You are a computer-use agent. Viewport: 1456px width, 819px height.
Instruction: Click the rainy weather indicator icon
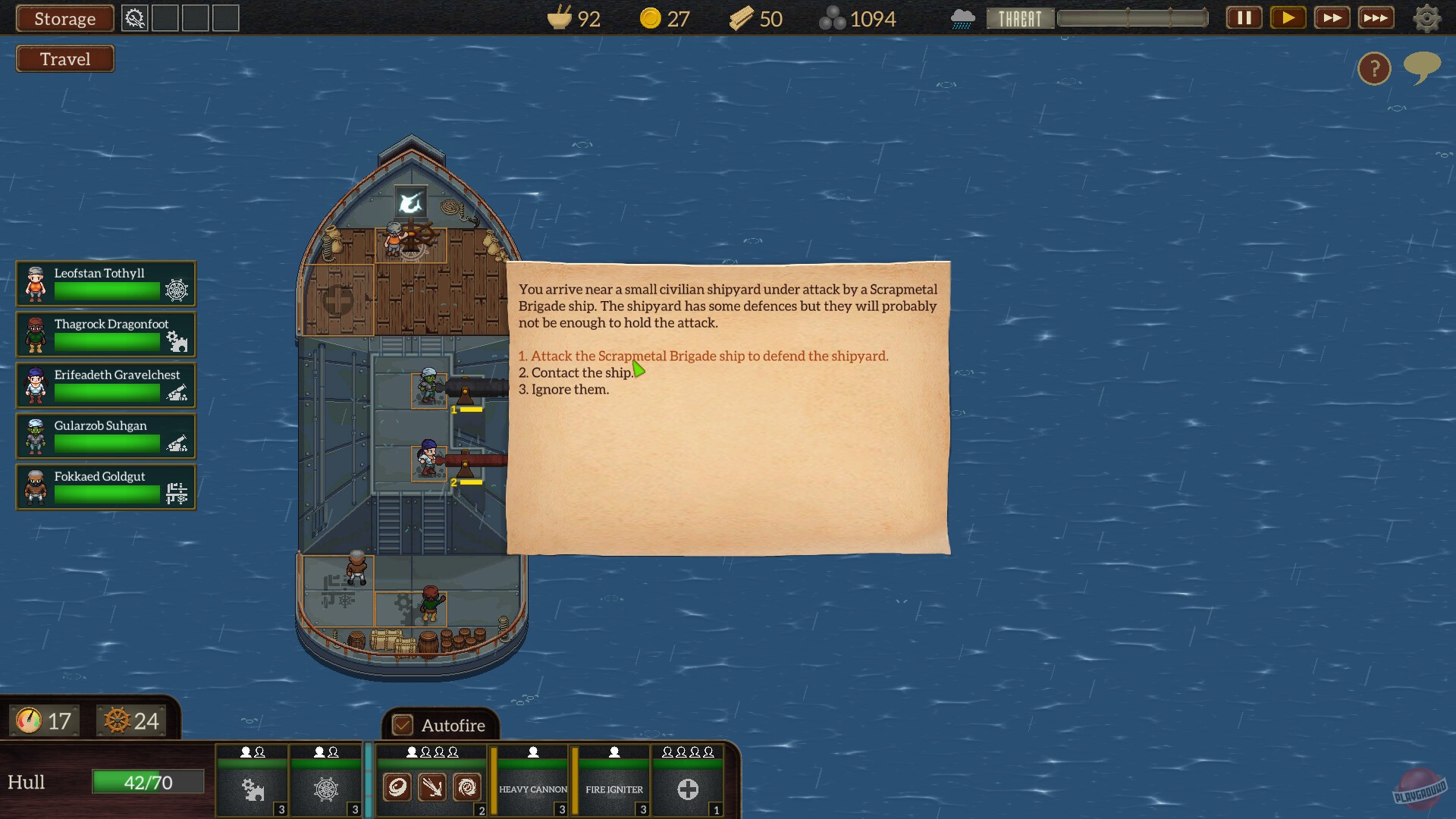pos(962,17)
